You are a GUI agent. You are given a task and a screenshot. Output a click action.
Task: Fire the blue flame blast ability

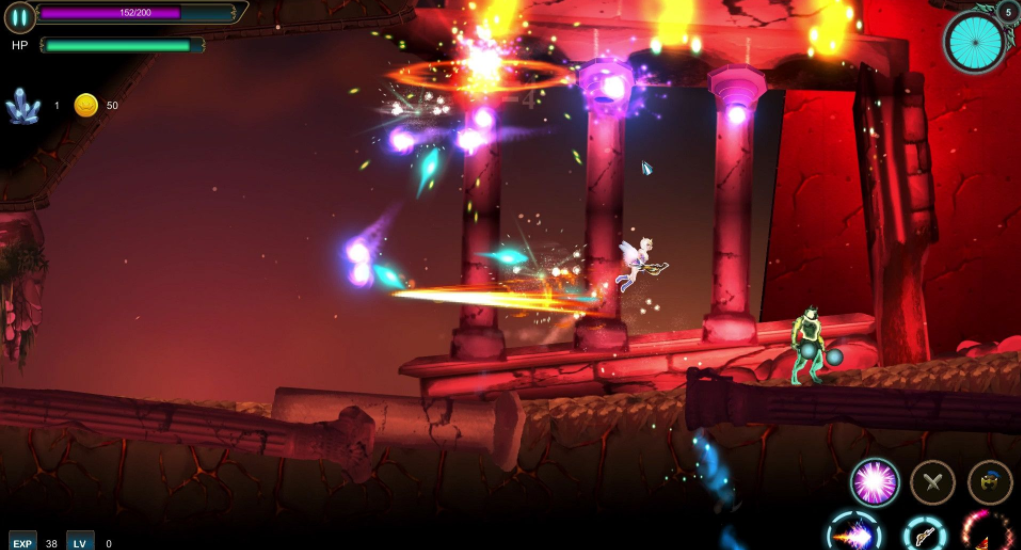coord(854,534)
